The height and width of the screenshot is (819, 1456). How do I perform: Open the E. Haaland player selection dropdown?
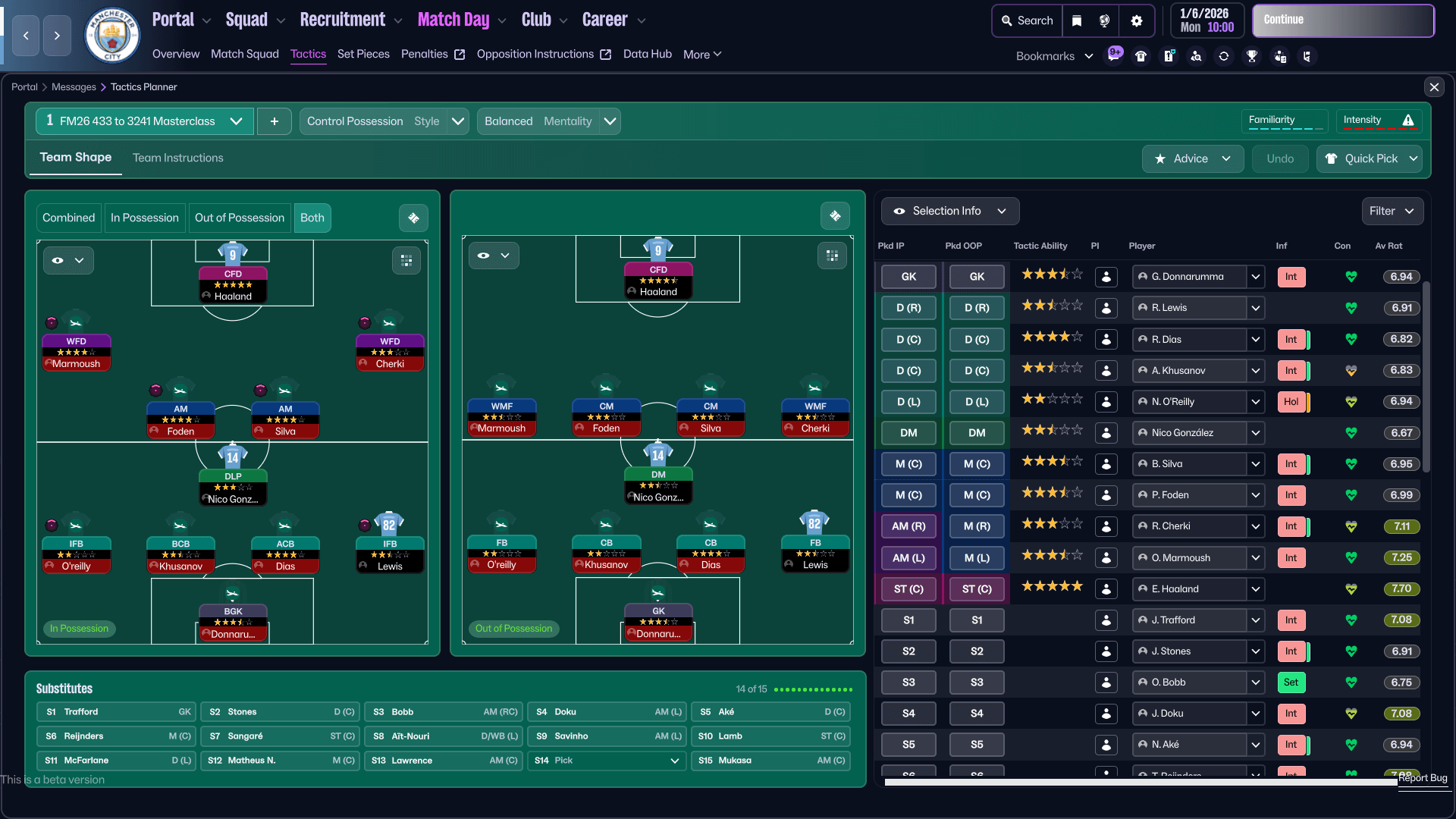click(1256, 589)
